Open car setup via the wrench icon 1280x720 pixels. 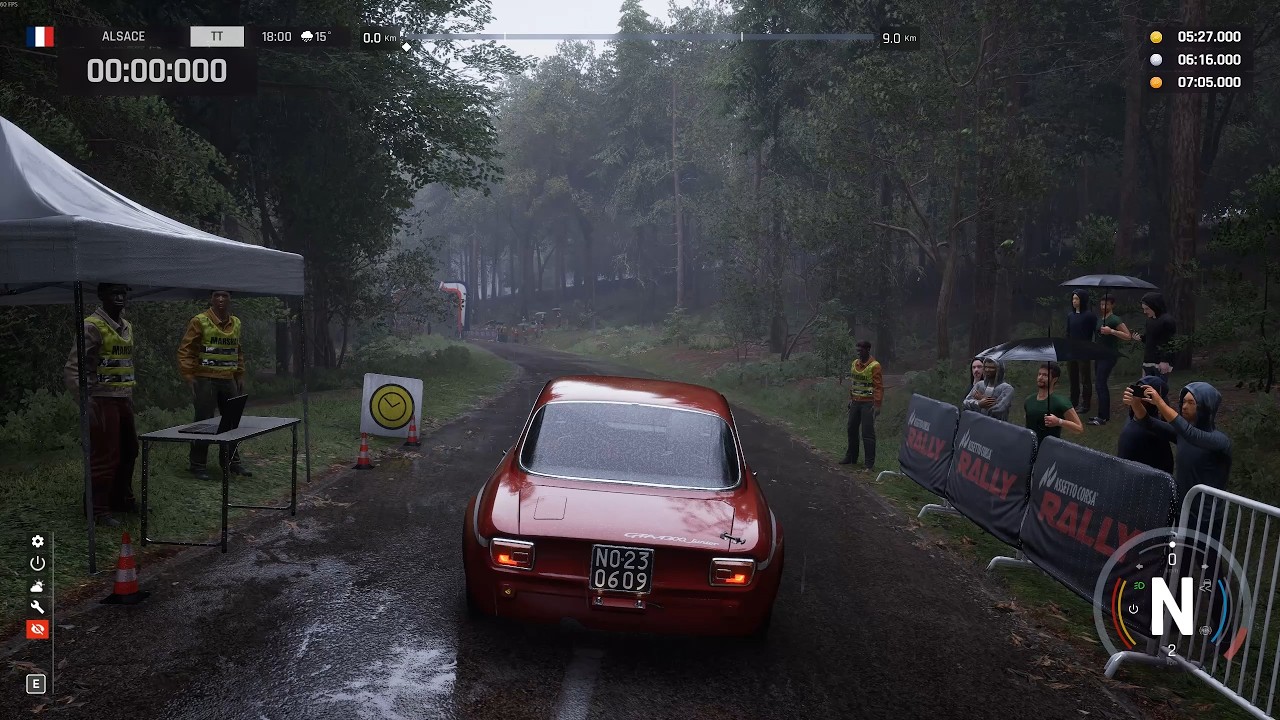coord(37,607)
